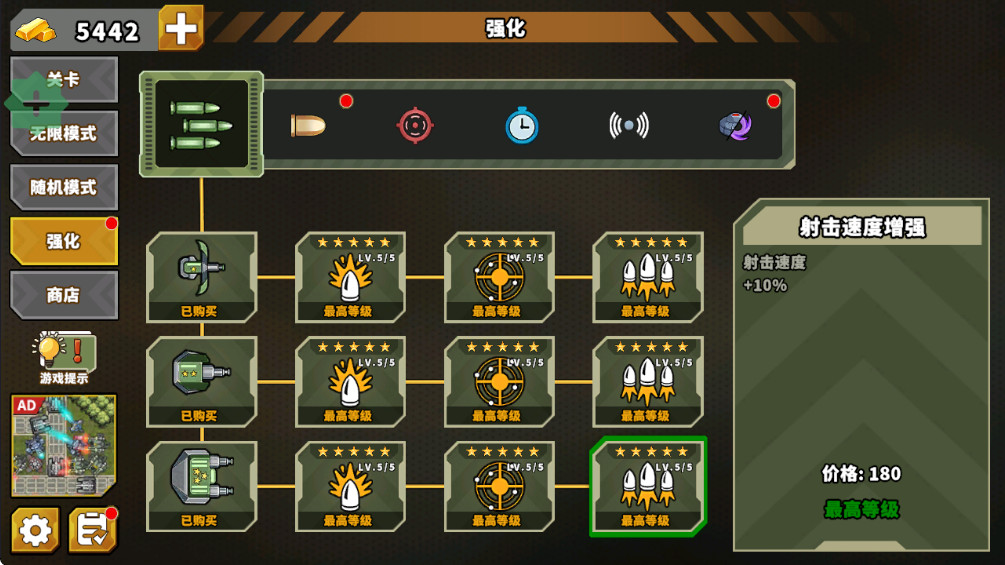Open the checklist tasks icon

(92, 530)
